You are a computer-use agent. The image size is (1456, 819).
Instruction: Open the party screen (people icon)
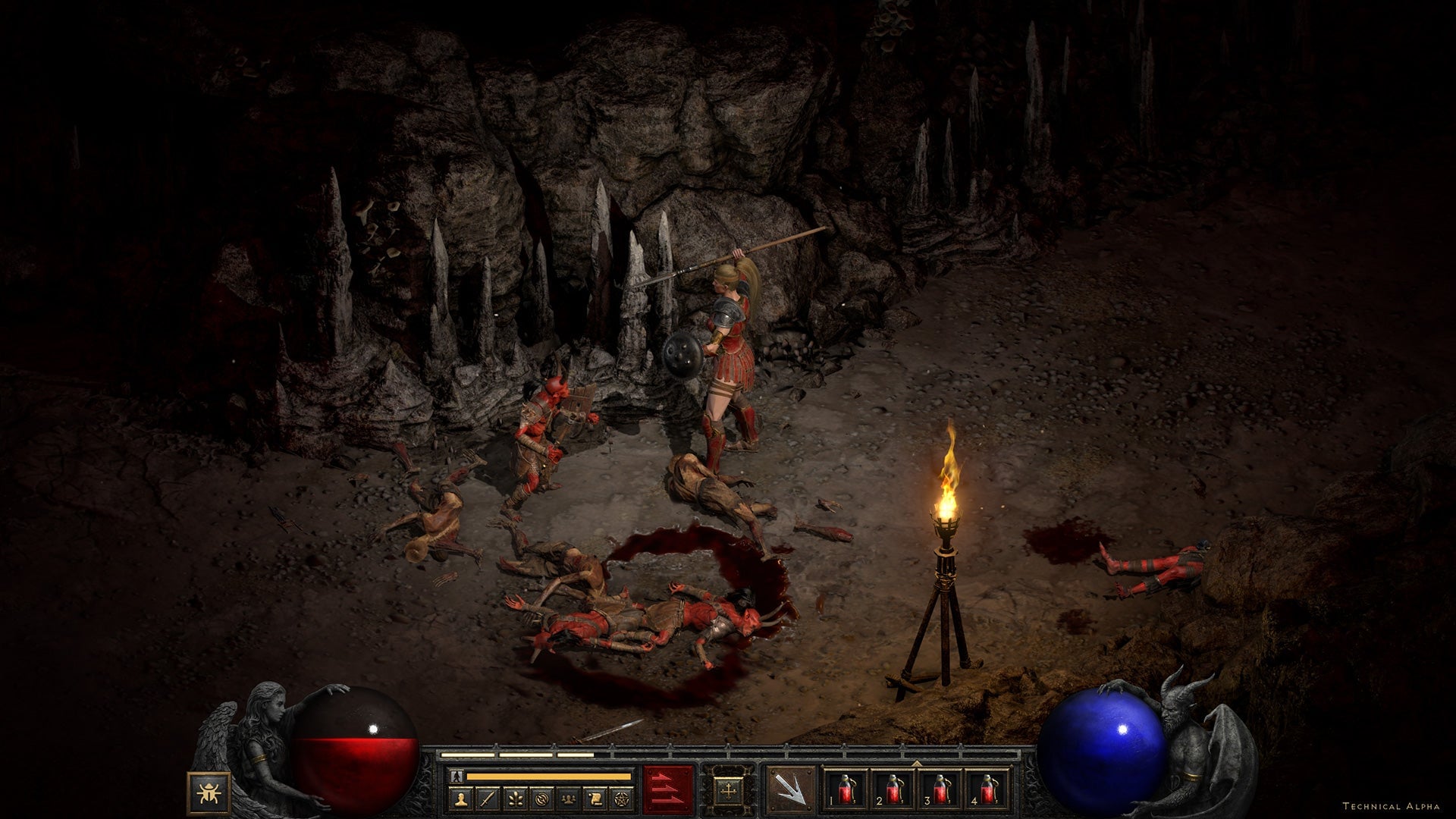569,798
